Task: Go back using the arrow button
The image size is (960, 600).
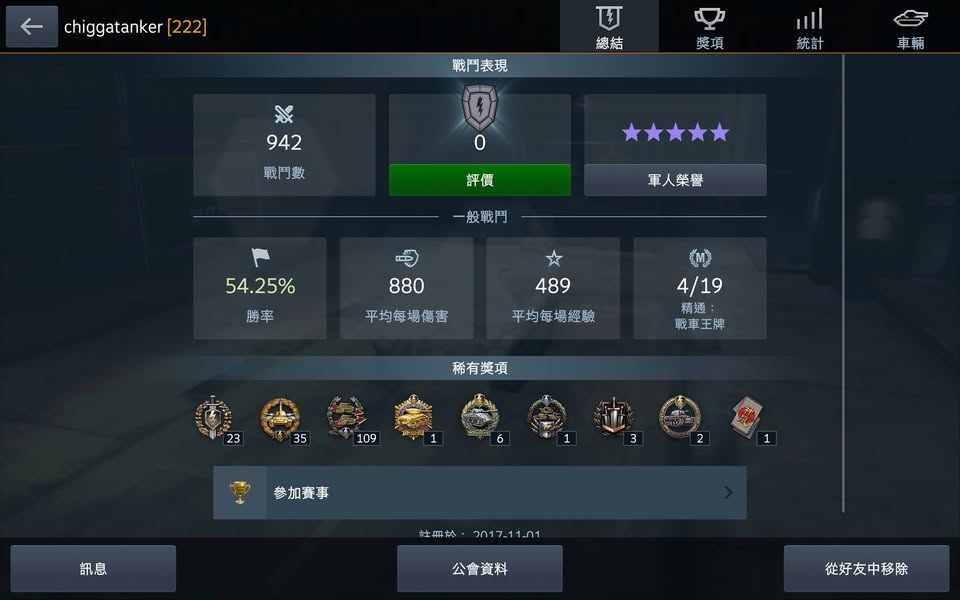Action: [32, 27]
